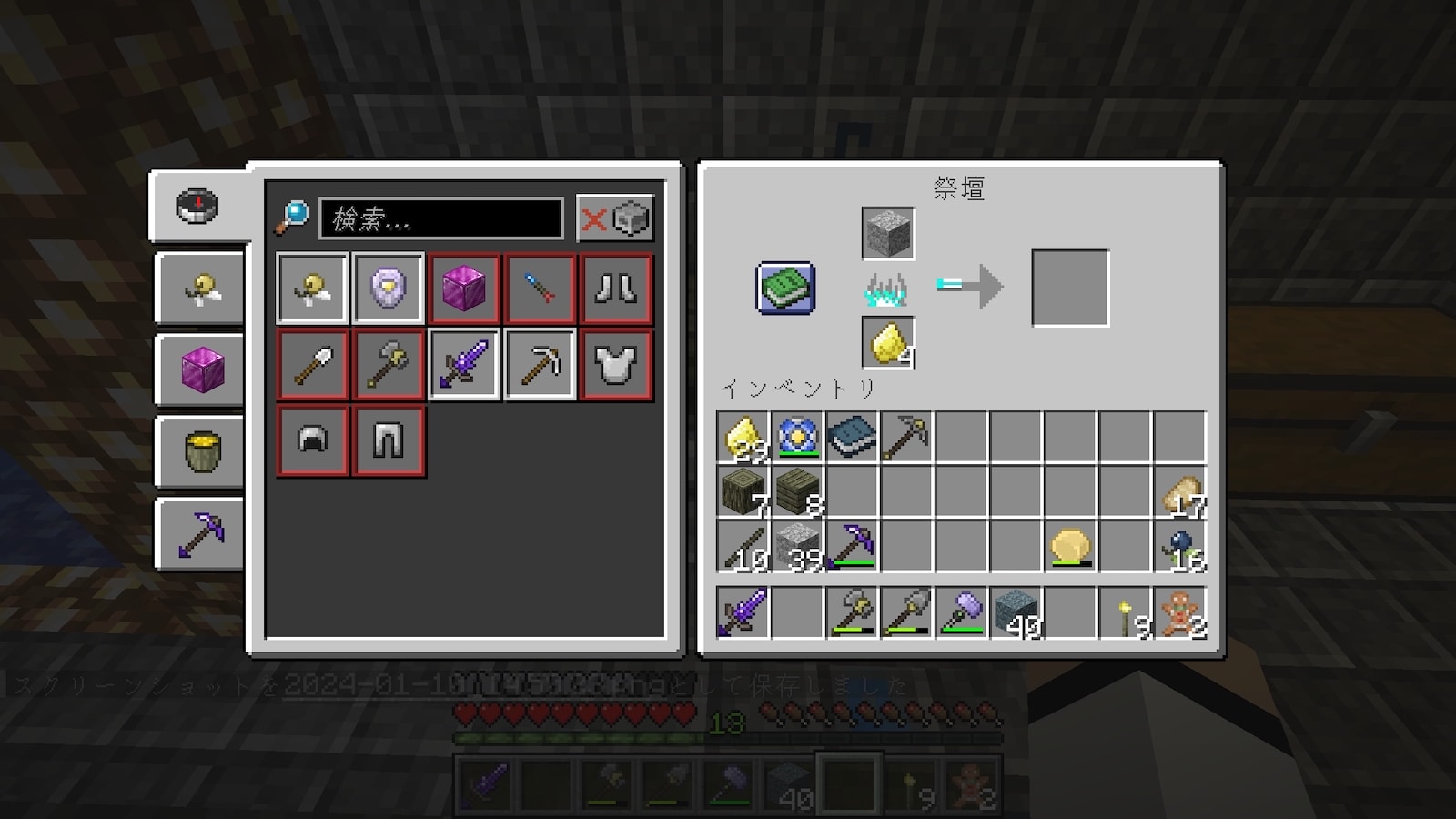Select the chestplate recipe

(x=616, y=365)
